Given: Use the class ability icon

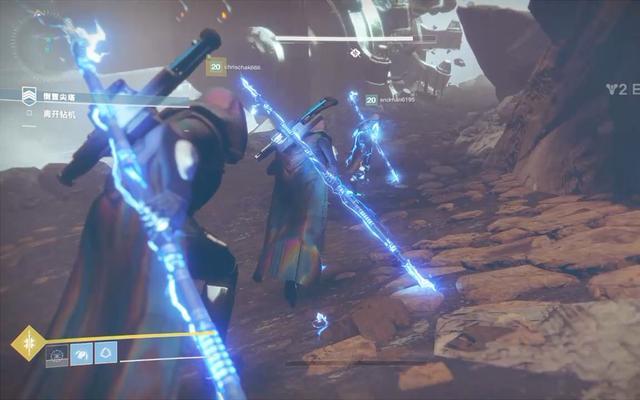Looking at the screenshot, I should [104, 352].
